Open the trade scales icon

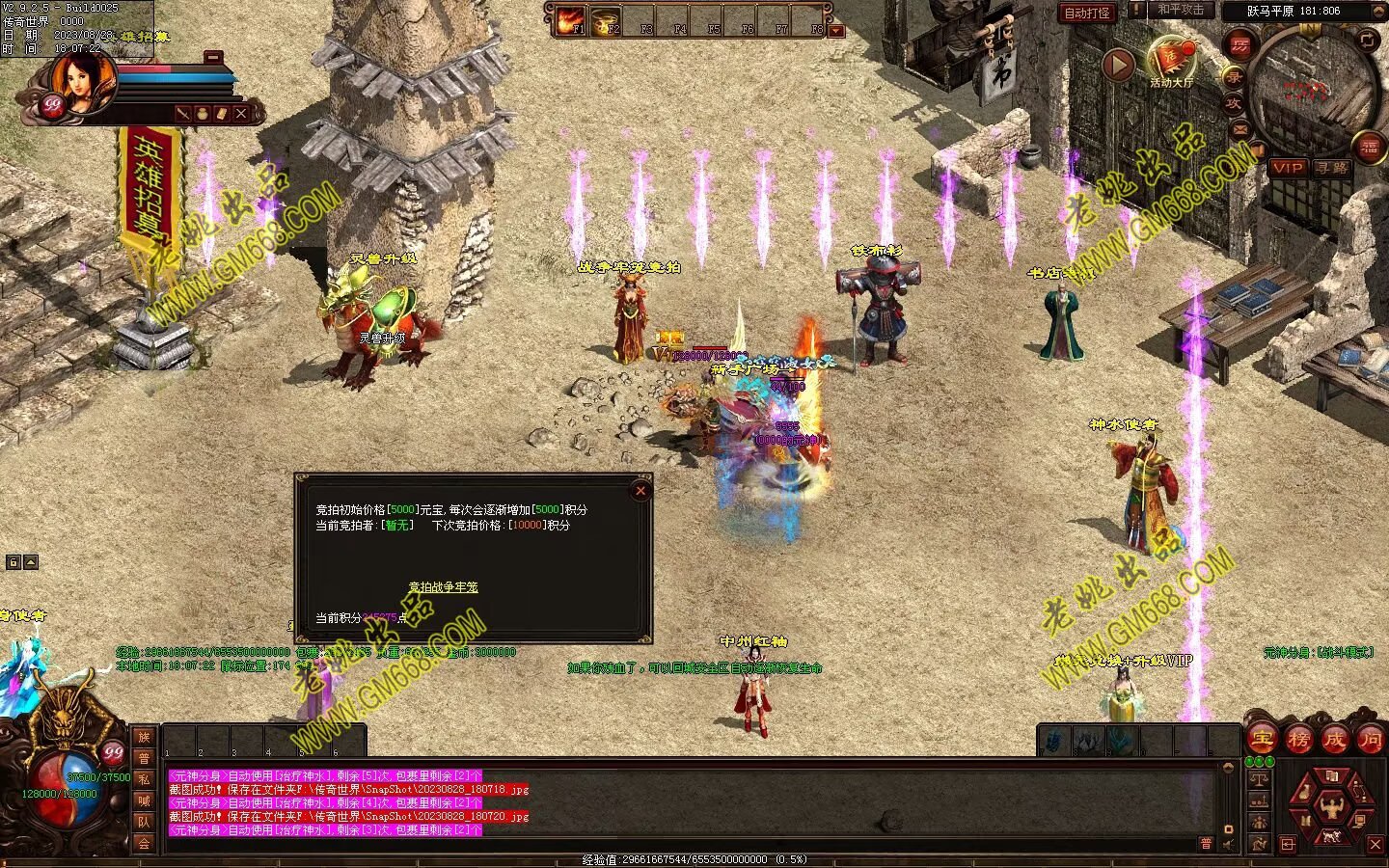(x=1259, y=777)
